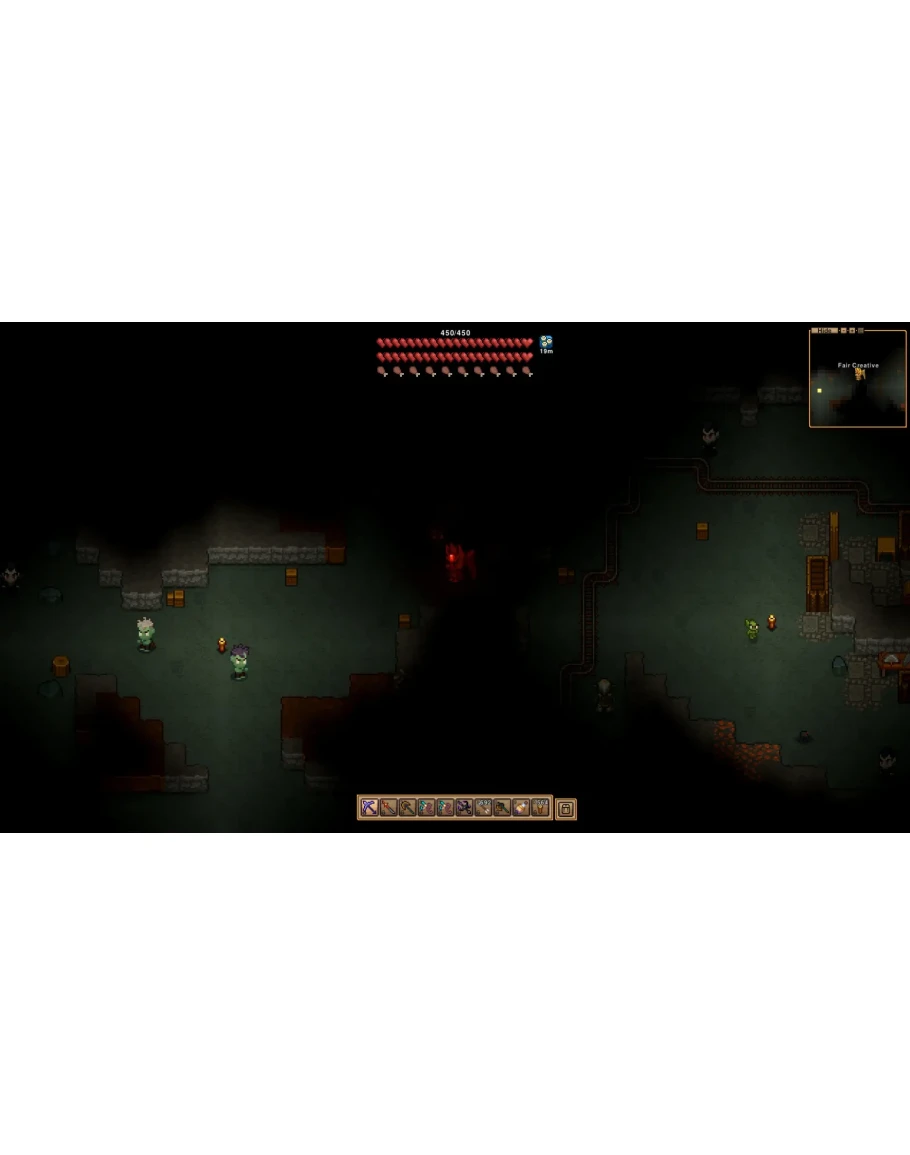Select the arrow stack with 692 count
The width and height of the screenshot is (910, 1155).
click(482, 808)
